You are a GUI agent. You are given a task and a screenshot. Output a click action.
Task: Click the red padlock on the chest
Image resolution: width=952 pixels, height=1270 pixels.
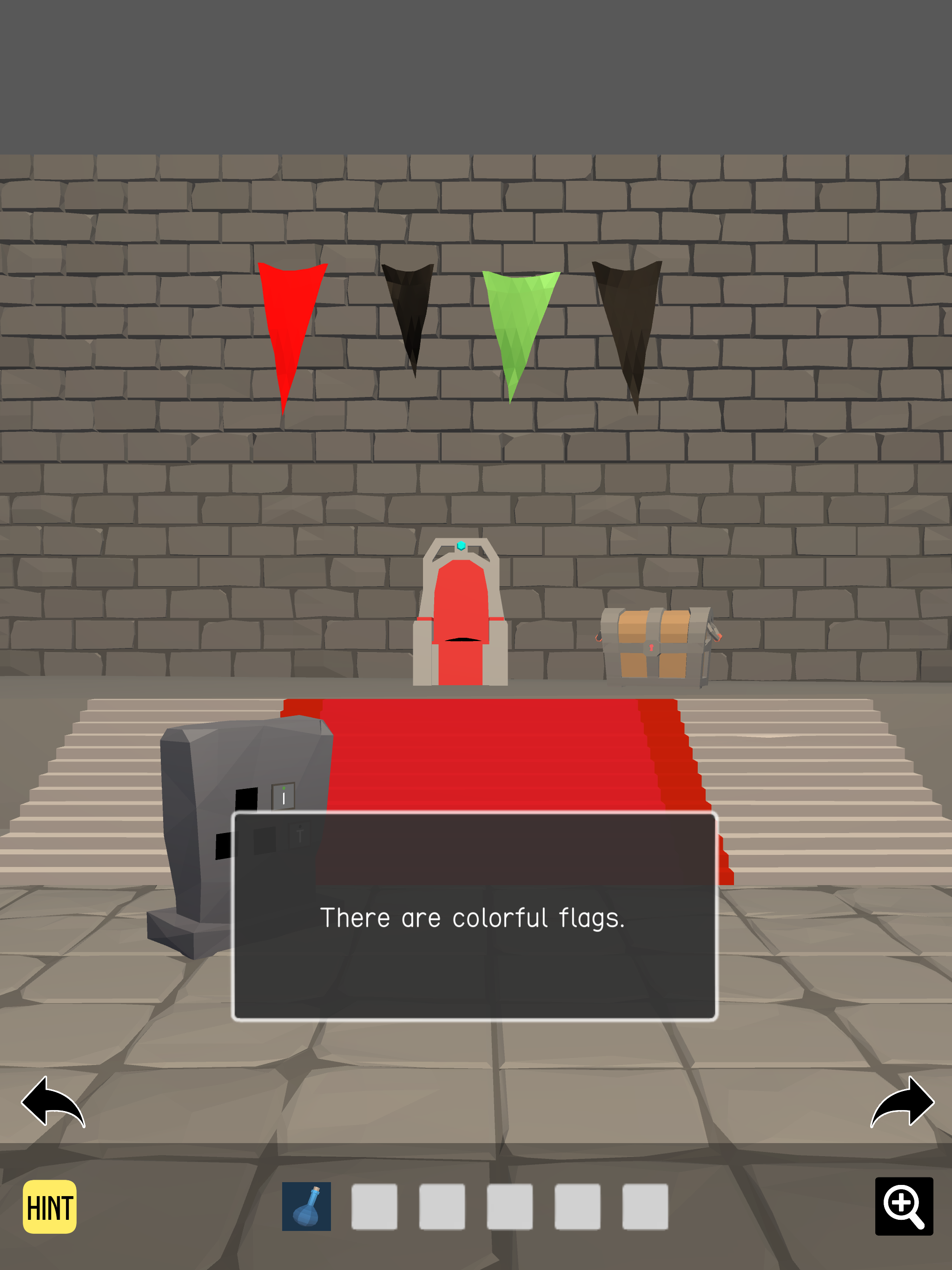[x=652, y=648]
